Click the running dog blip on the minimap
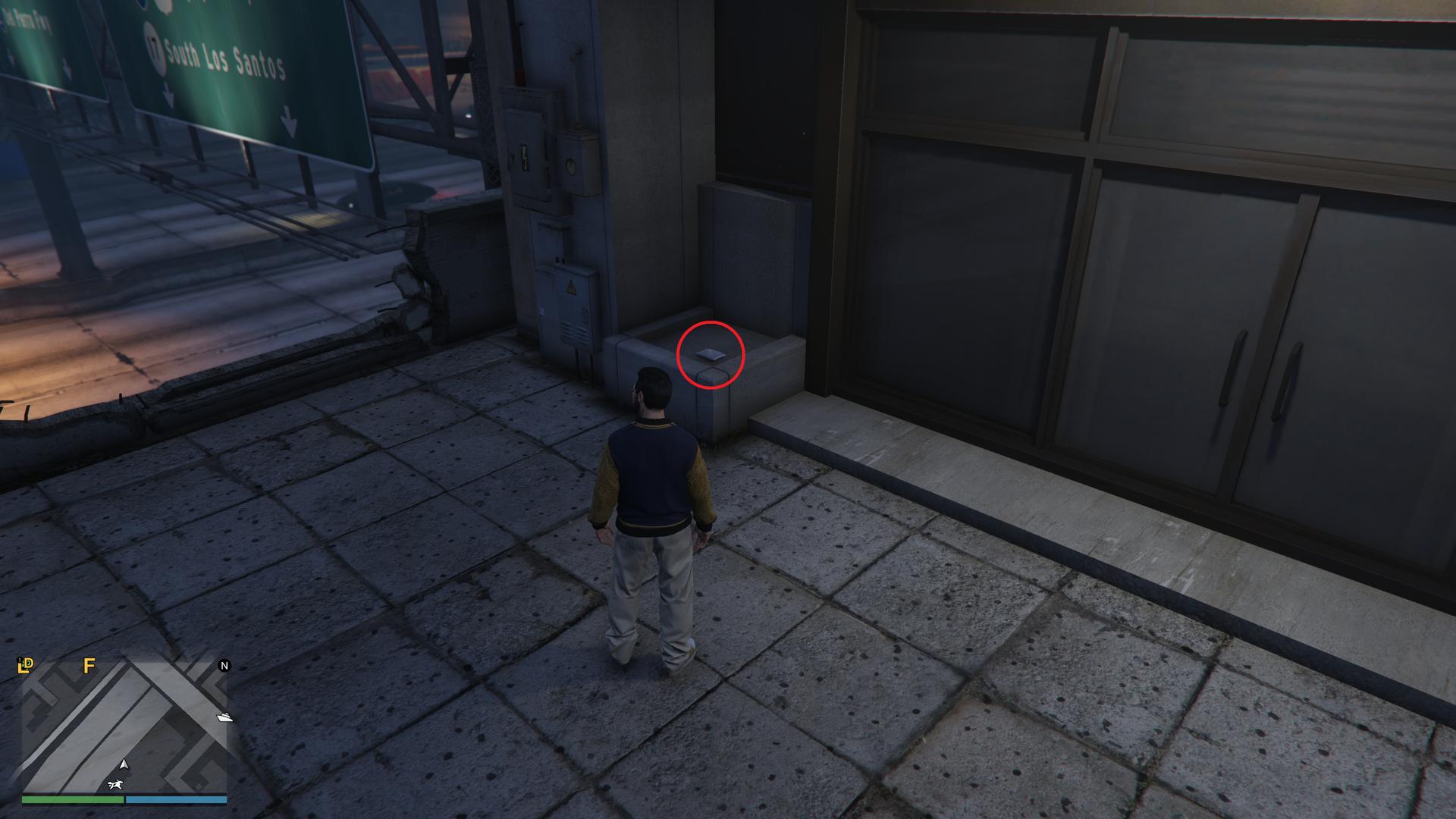Viewport: 1456px width, 819px height. pos(115,784)
